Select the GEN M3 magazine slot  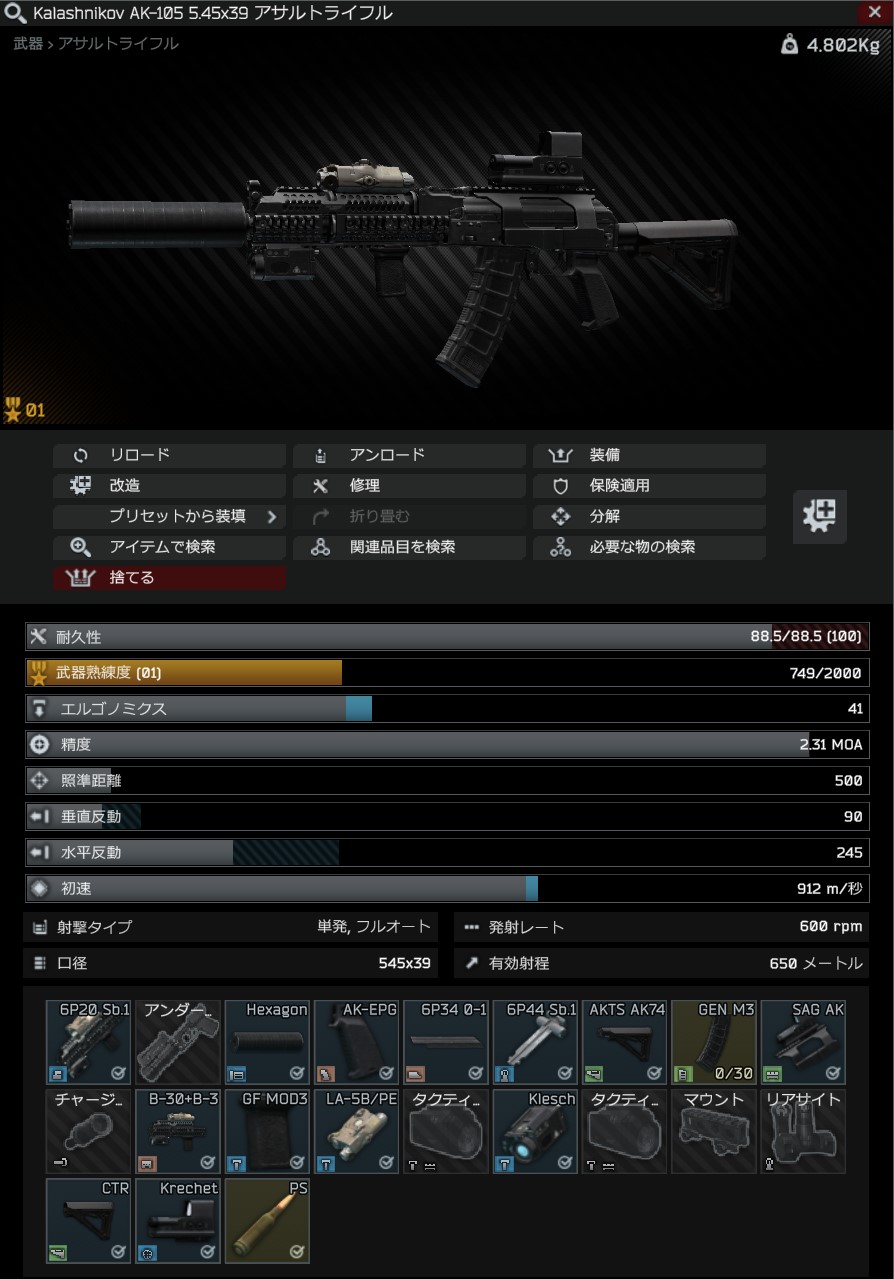(x=714, y=1042)
